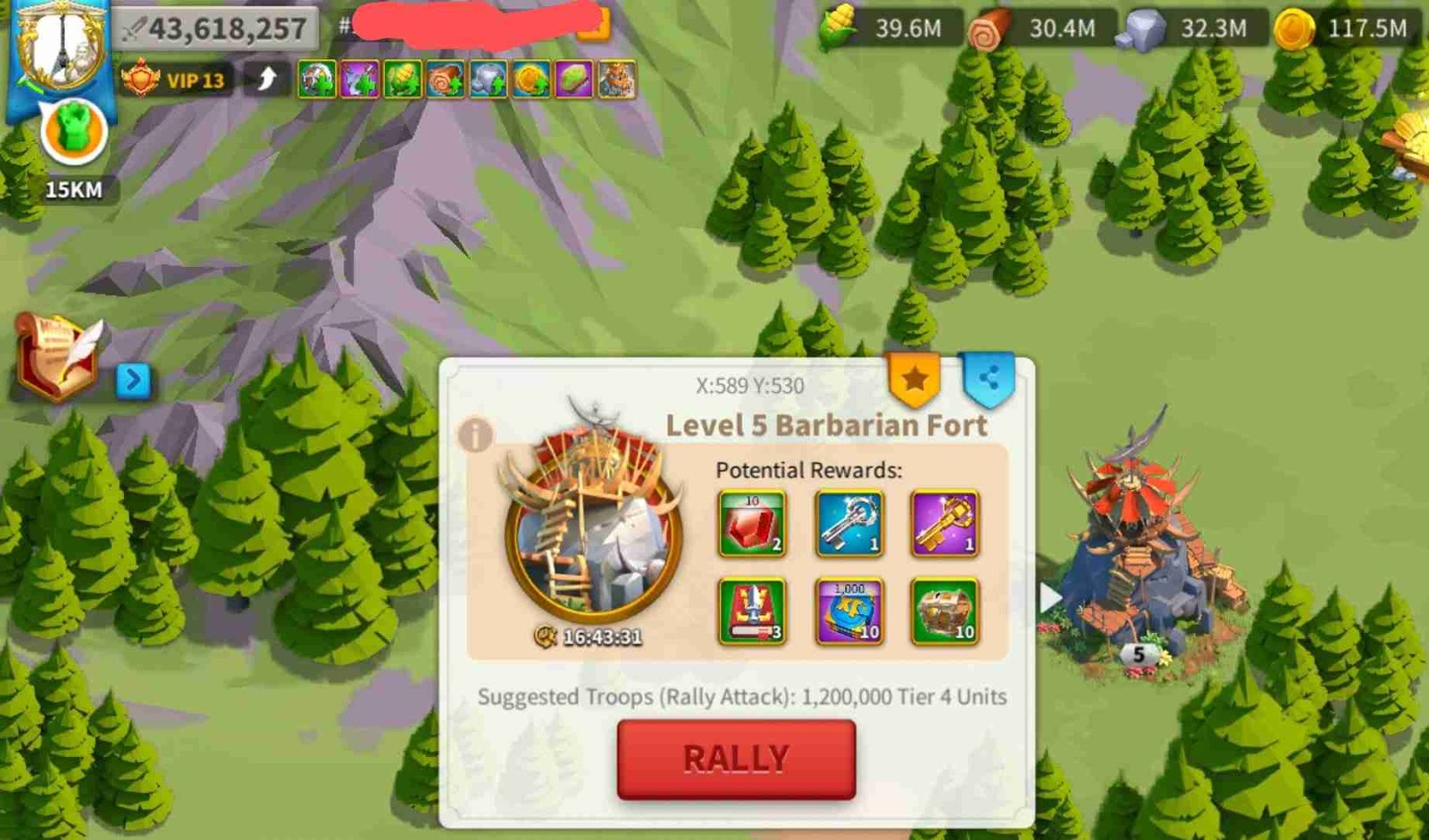Expand the white arrow beside the fort popup
The image size is (1429, 840).
pyautogui.click(x=1046, y=596)
